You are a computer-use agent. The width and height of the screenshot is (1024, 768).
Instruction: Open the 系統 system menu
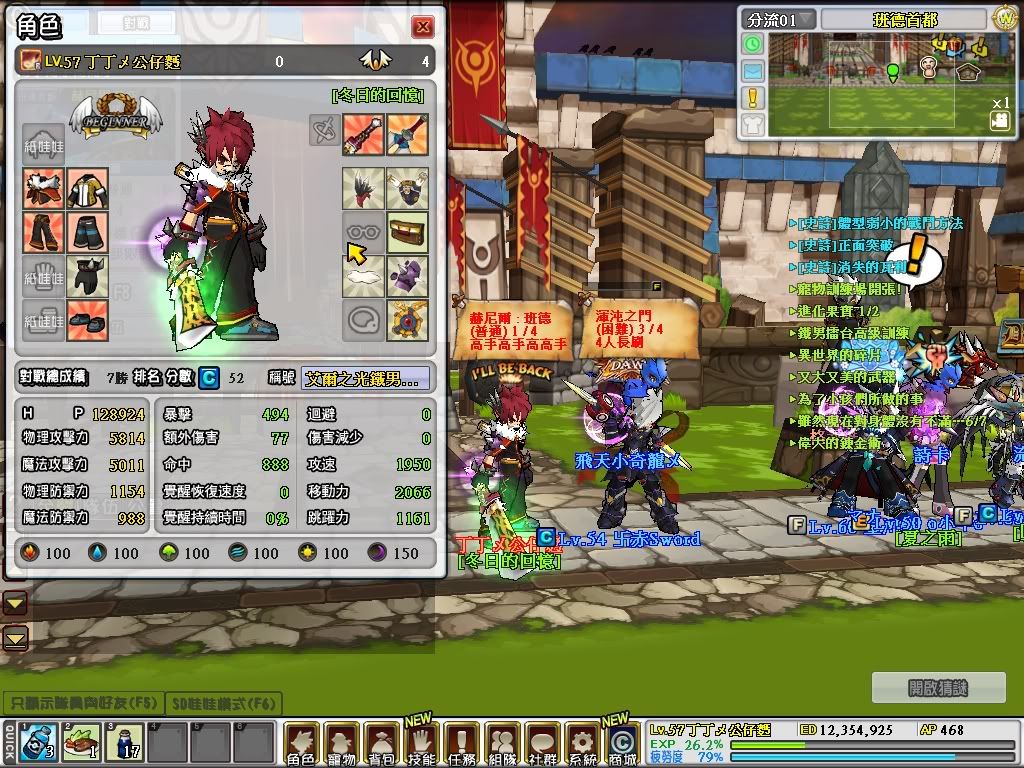(x=582, y=744)
